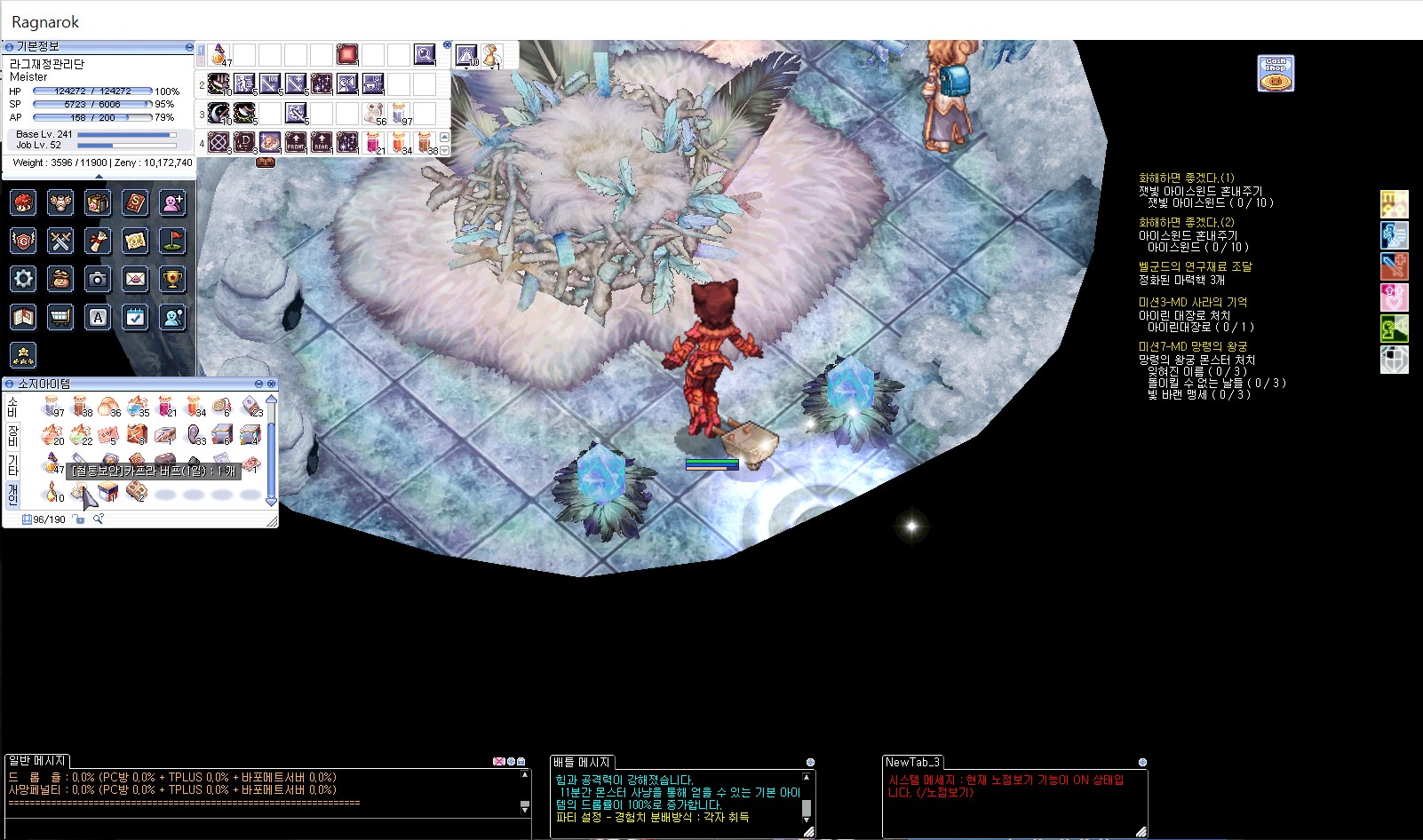This screenshot has width=1423, height=840.
Task: Activate the FRONT skill in hotbar row four
Action: pyautogui.click(x=296, y=142)
